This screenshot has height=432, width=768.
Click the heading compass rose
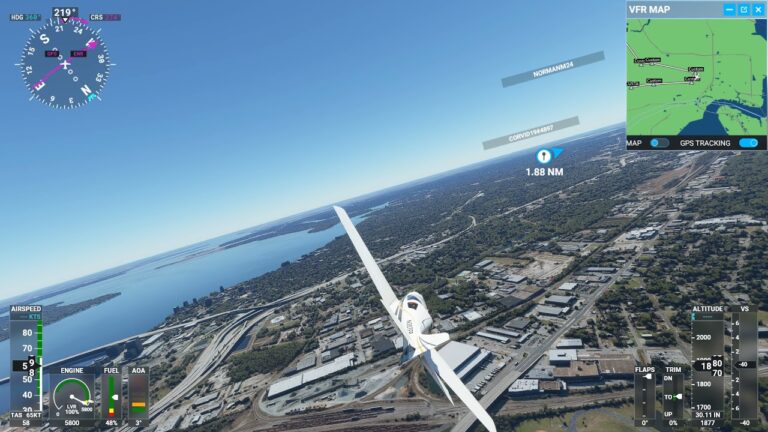click(x=64, y=64)
